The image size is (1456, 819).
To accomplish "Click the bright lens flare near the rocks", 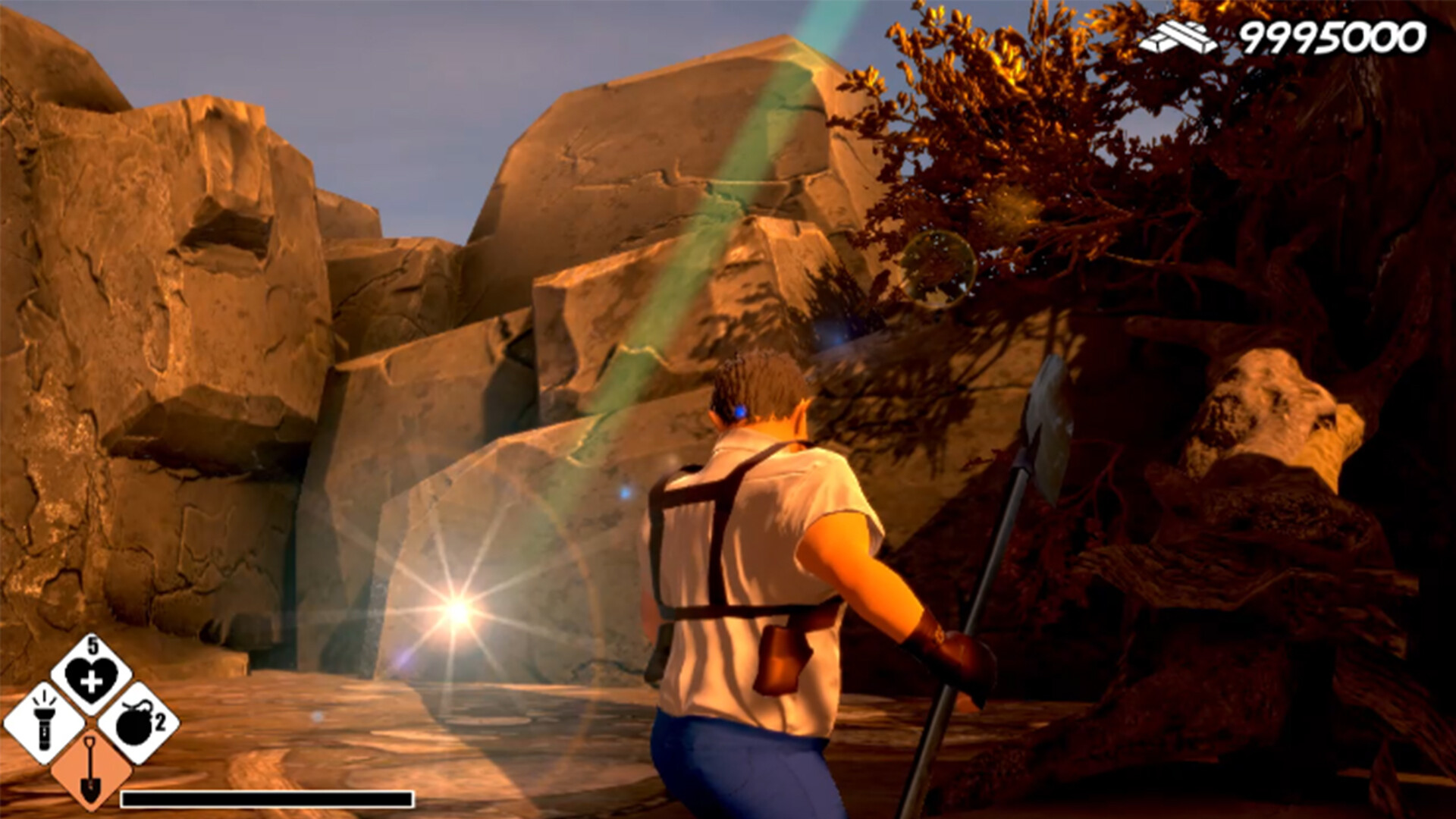I will [x=455, y=607].
